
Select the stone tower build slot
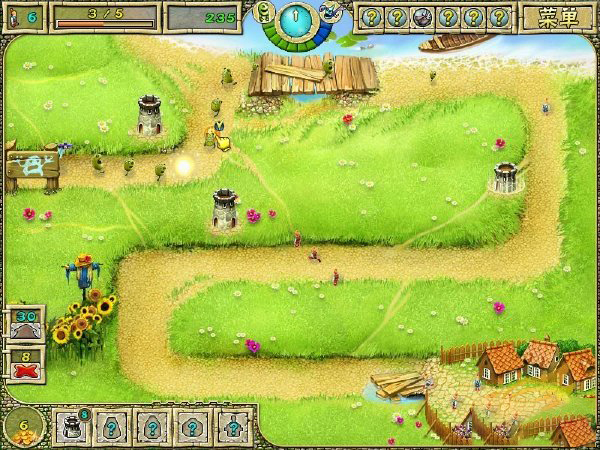click(74, 425)
